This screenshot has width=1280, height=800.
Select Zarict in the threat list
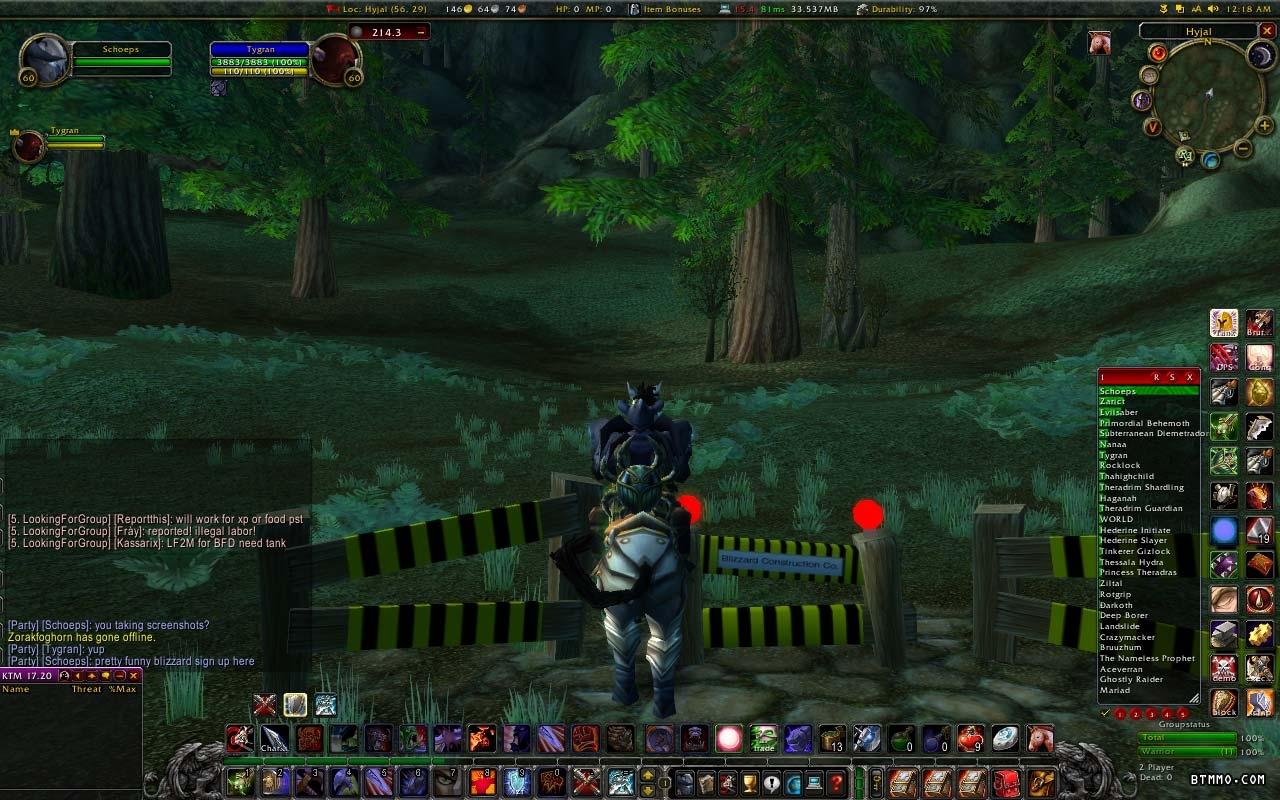[1112, 401]
